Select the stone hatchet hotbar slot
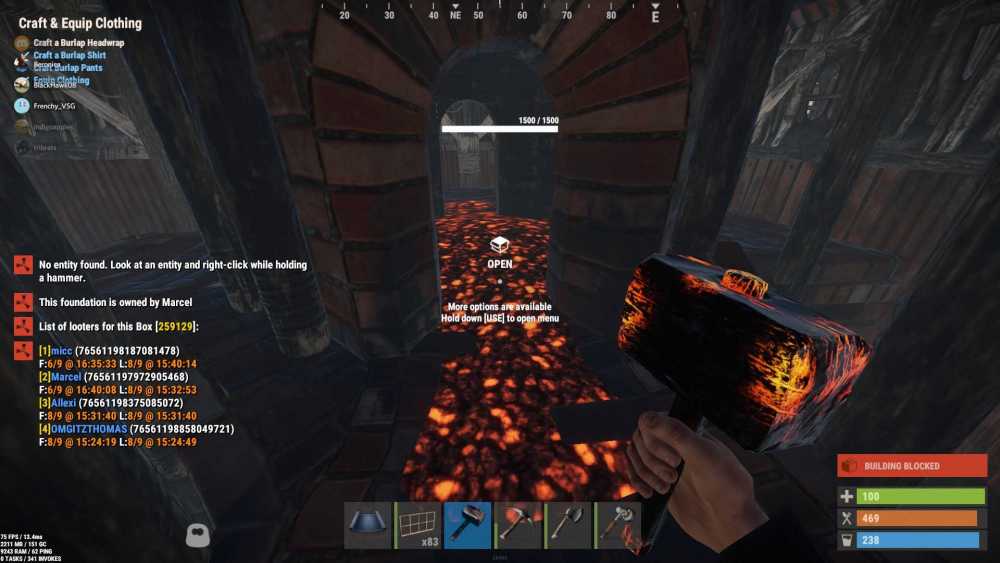1000x563 pixels. click(x=568, y=525)
